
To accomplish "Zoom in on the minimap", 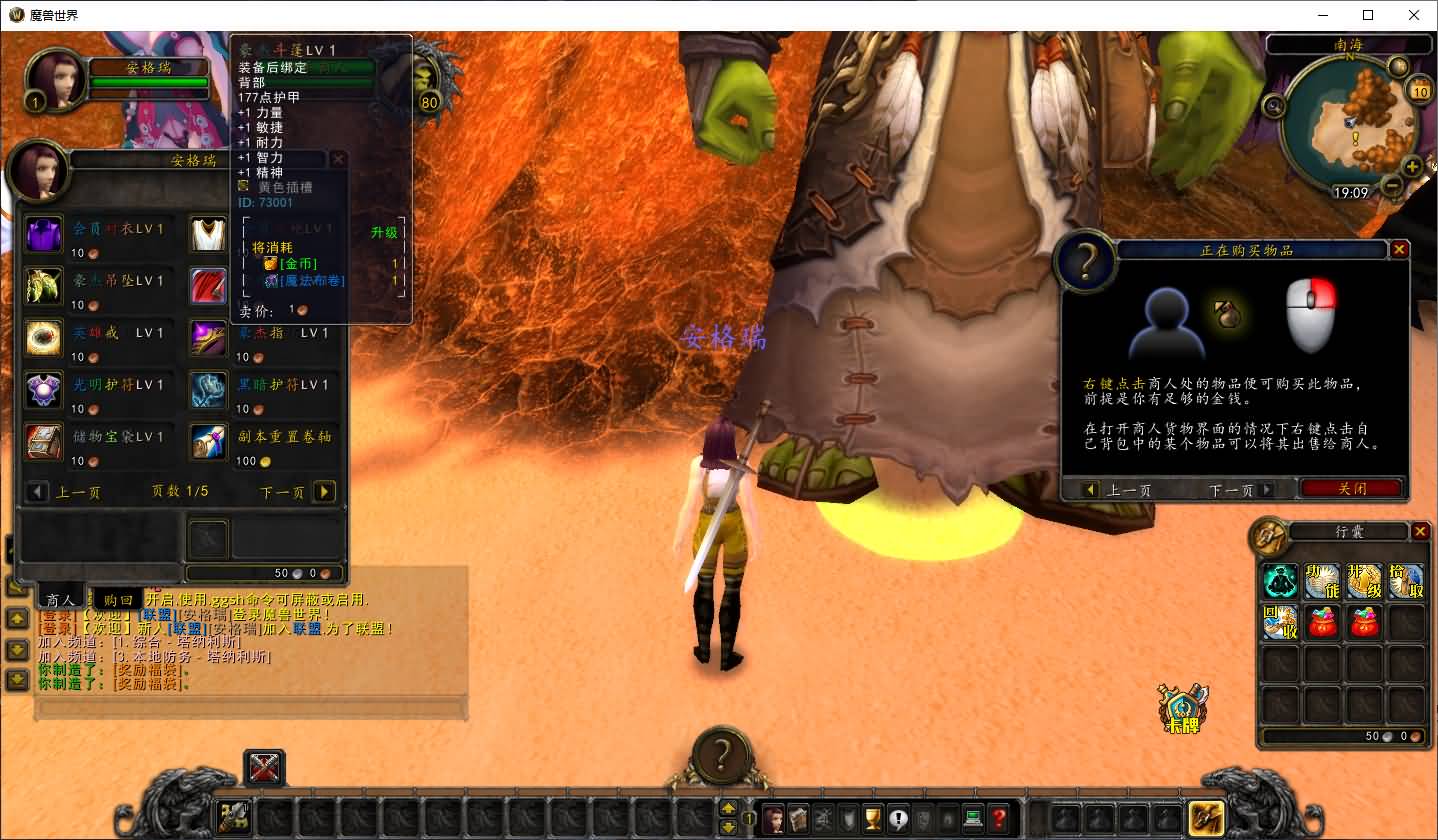I will click(x=1412, y=166).
